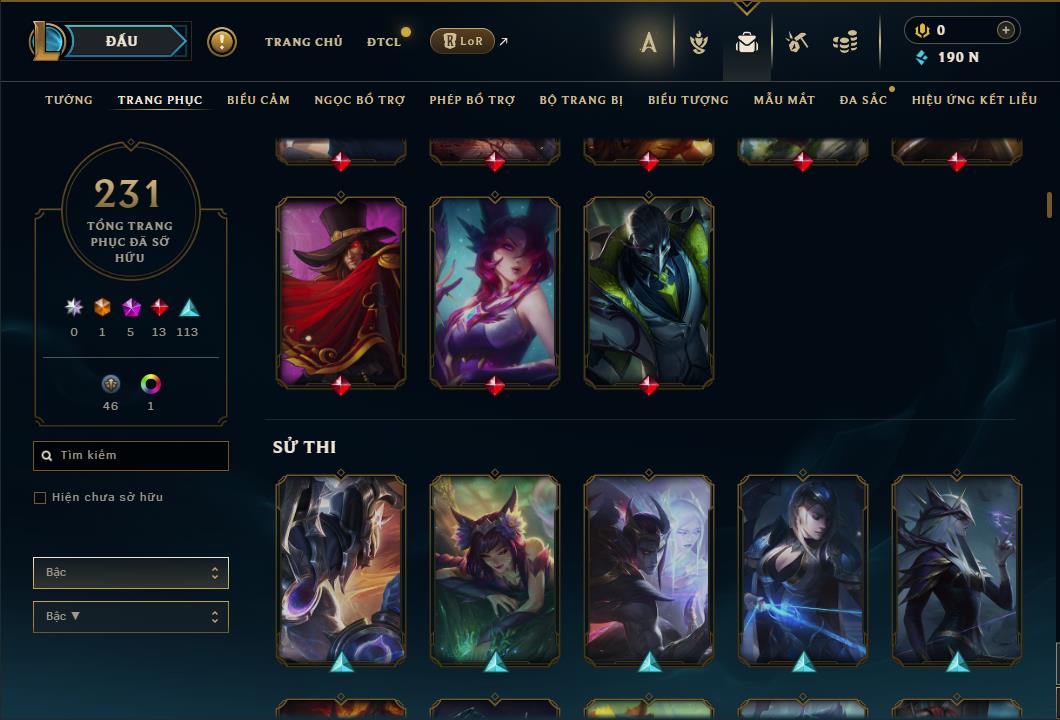Open the NGỌC BỔ TRỢ tab

click(x=360, y=100)
